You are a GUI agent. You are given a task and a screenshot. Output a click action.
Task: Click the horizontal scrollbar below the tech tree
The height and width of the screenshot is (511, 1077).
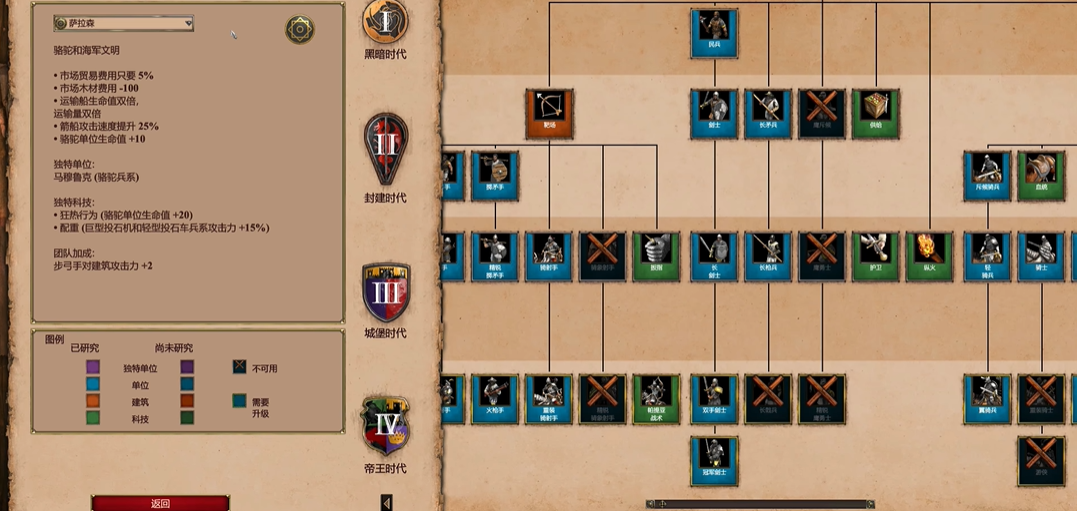(760, 504)
